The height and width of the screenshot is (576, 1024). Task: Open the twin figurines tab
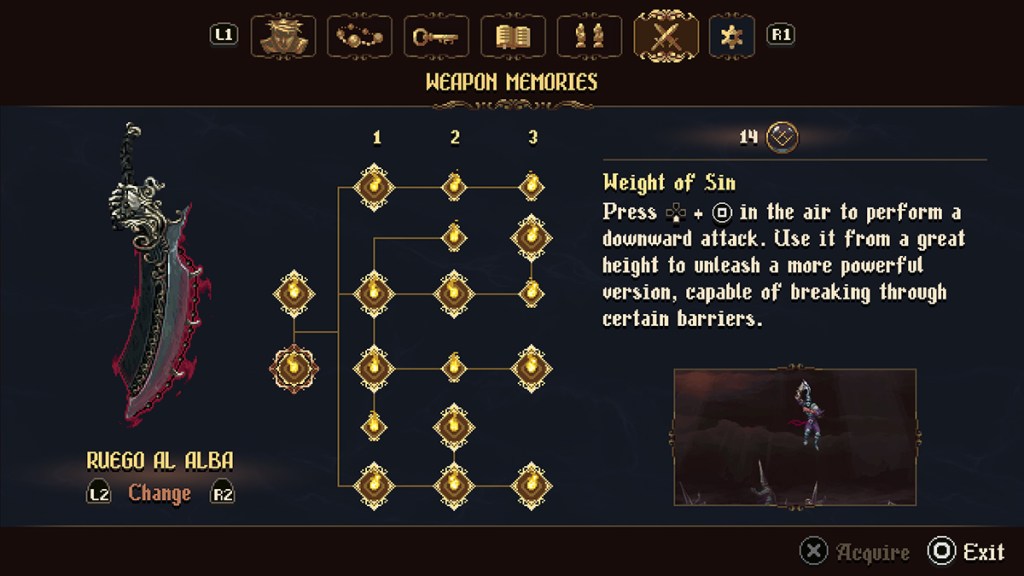(x=589, y=36)
